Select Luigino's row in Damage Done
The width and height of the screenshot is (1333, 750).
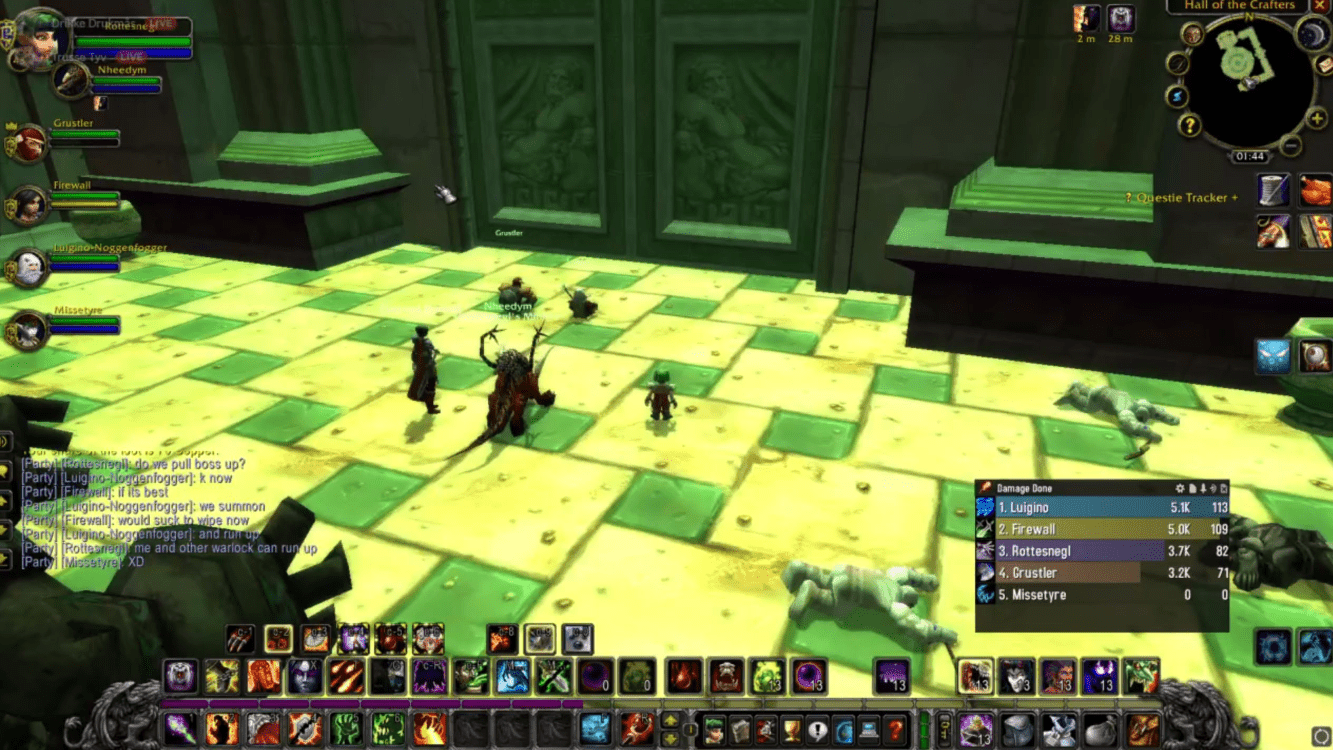pyautogui.click(x=1102, y=508)
